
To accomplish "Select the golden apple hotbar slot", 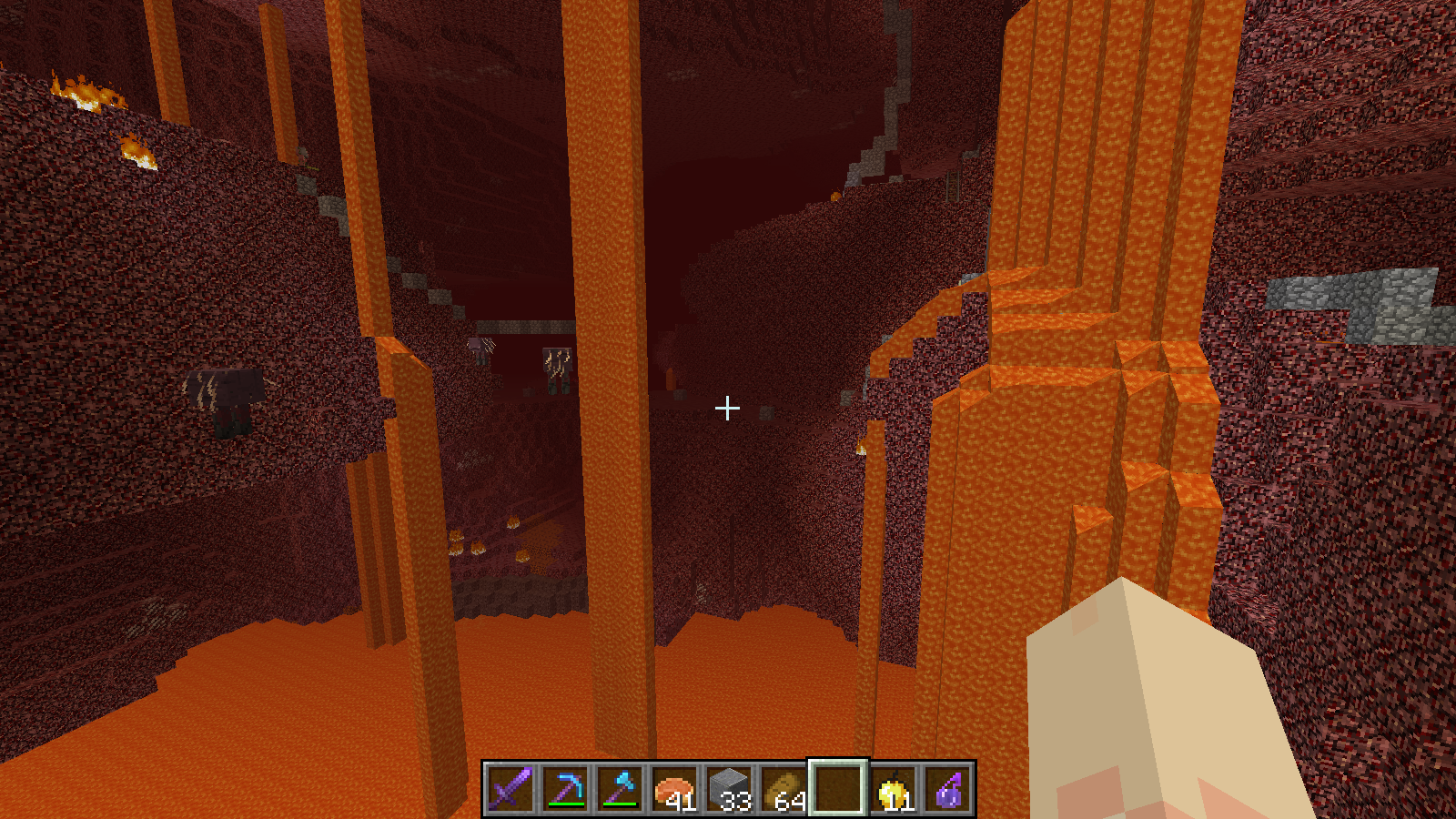I will coord(893,788).
